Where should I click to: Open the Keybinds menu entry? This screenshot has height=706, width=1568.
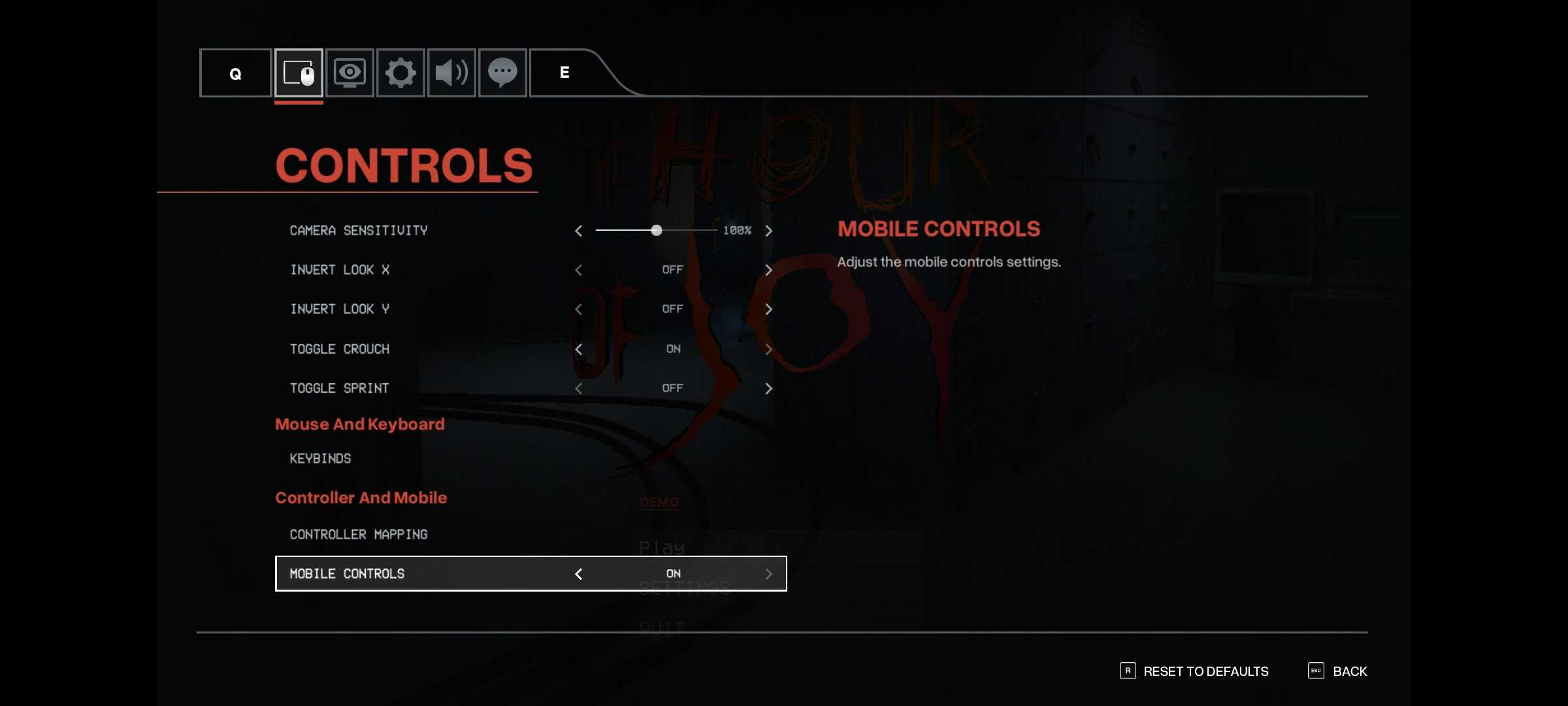(x=320, y=459)
